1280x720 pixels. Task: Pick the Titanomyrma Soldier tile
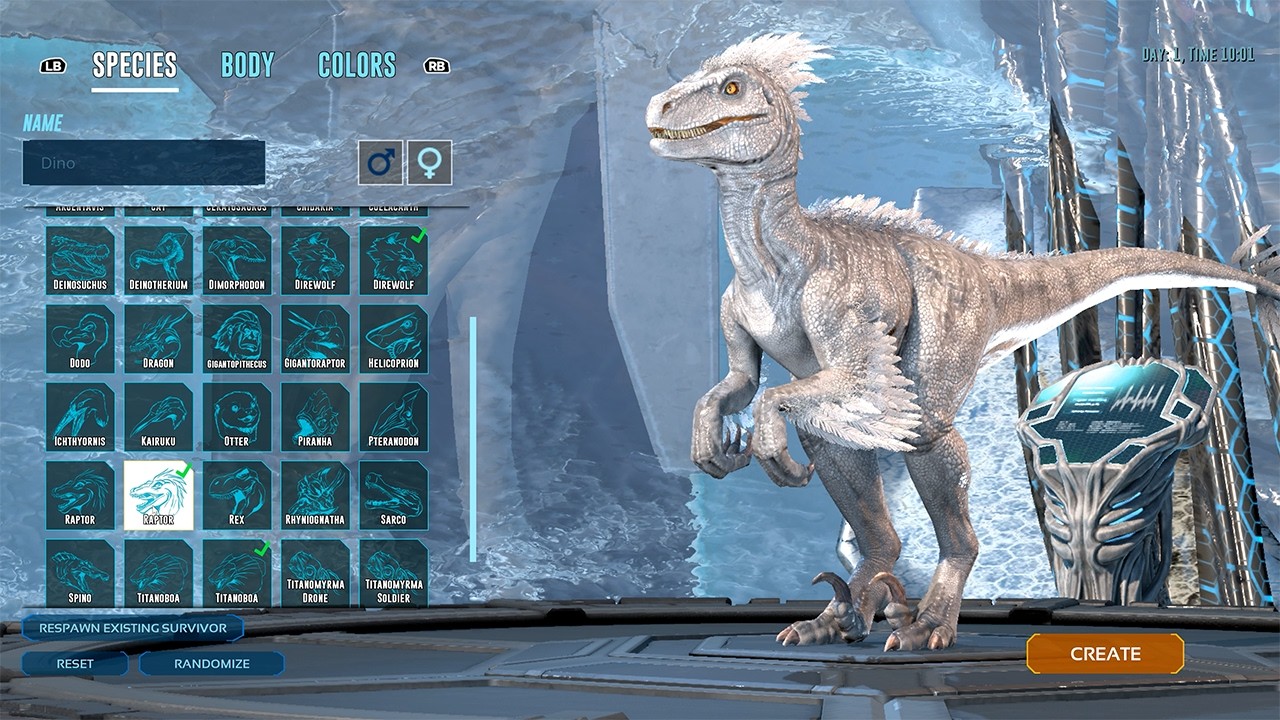[394, 573]
